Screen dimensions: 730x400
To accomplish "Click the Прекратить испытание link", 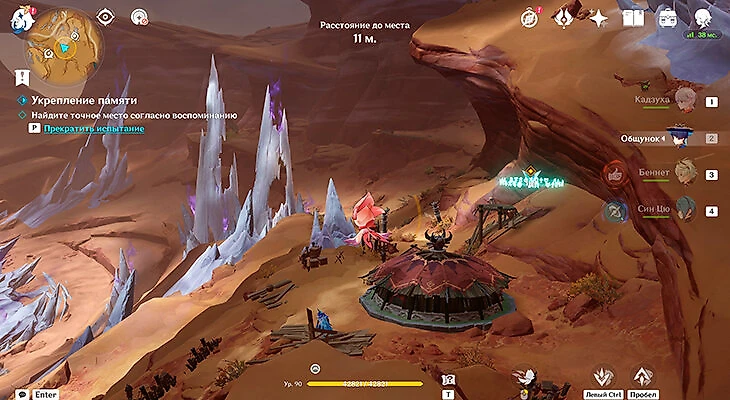I will point(93,129).
